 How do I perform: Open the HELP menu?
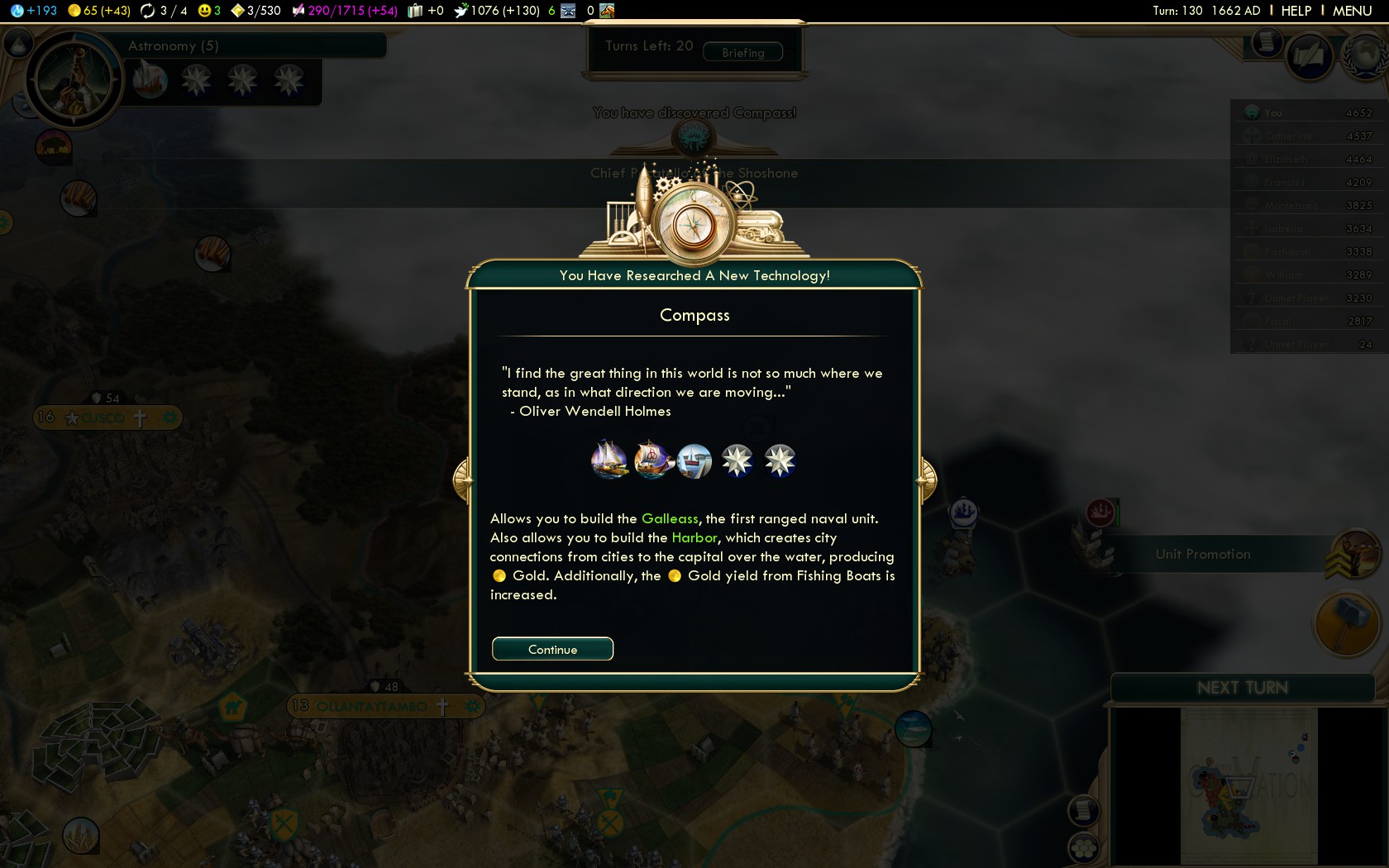click(x=1296, y=11)
